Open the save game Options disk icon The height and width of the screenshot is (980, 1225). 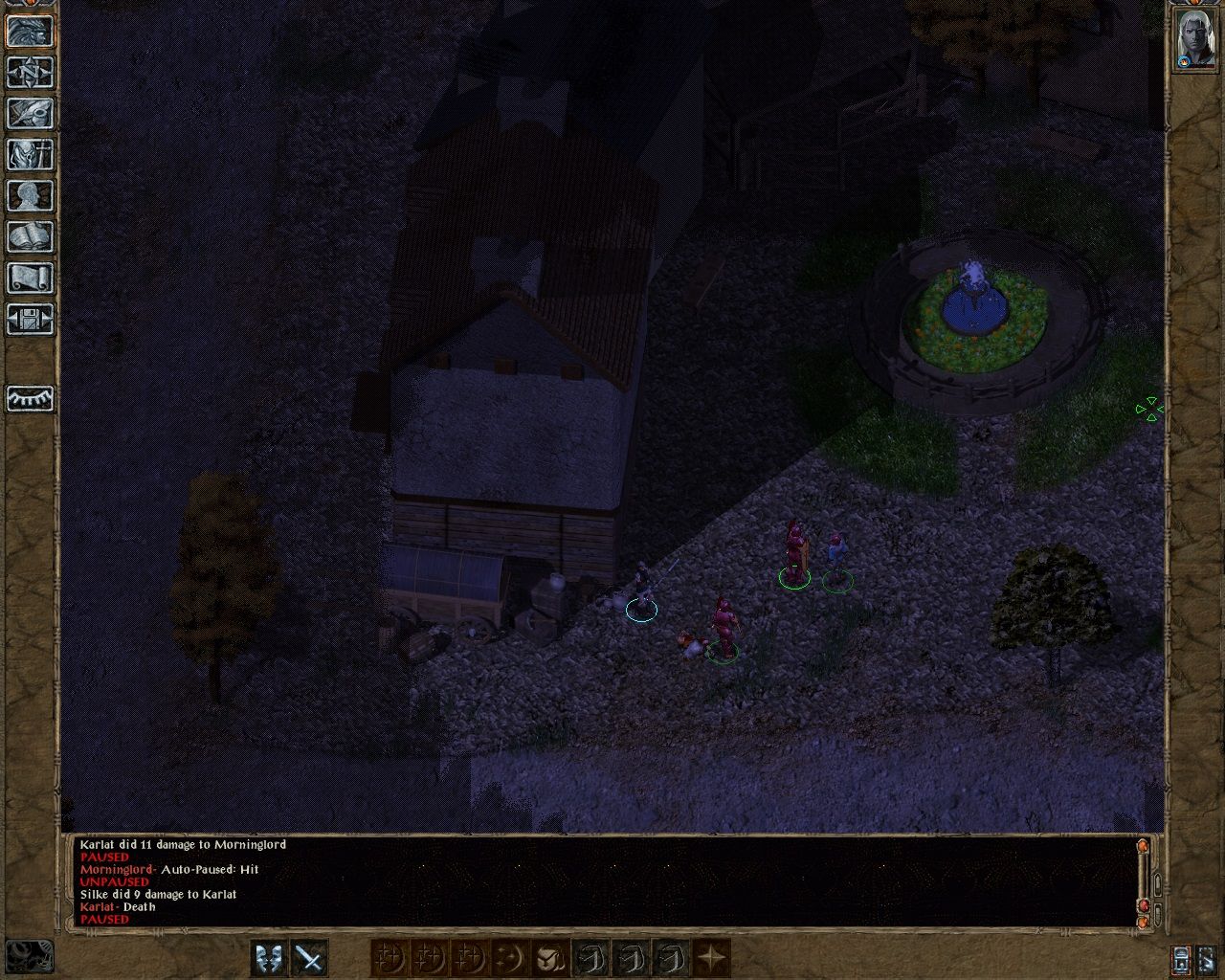[x=29, y=321]
